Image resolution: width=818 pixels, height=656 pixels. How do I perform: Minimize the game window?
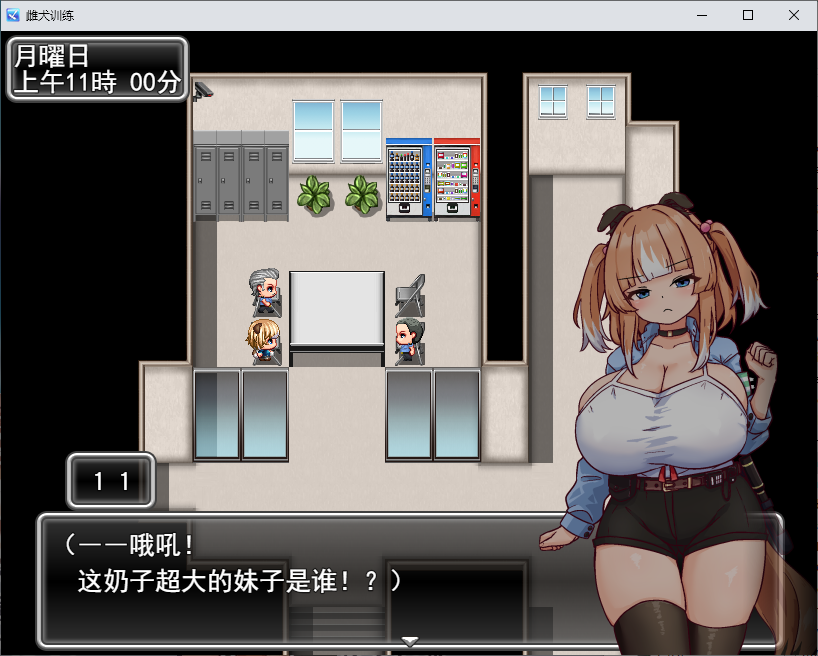pyautogui.click(x=702, y=15)
